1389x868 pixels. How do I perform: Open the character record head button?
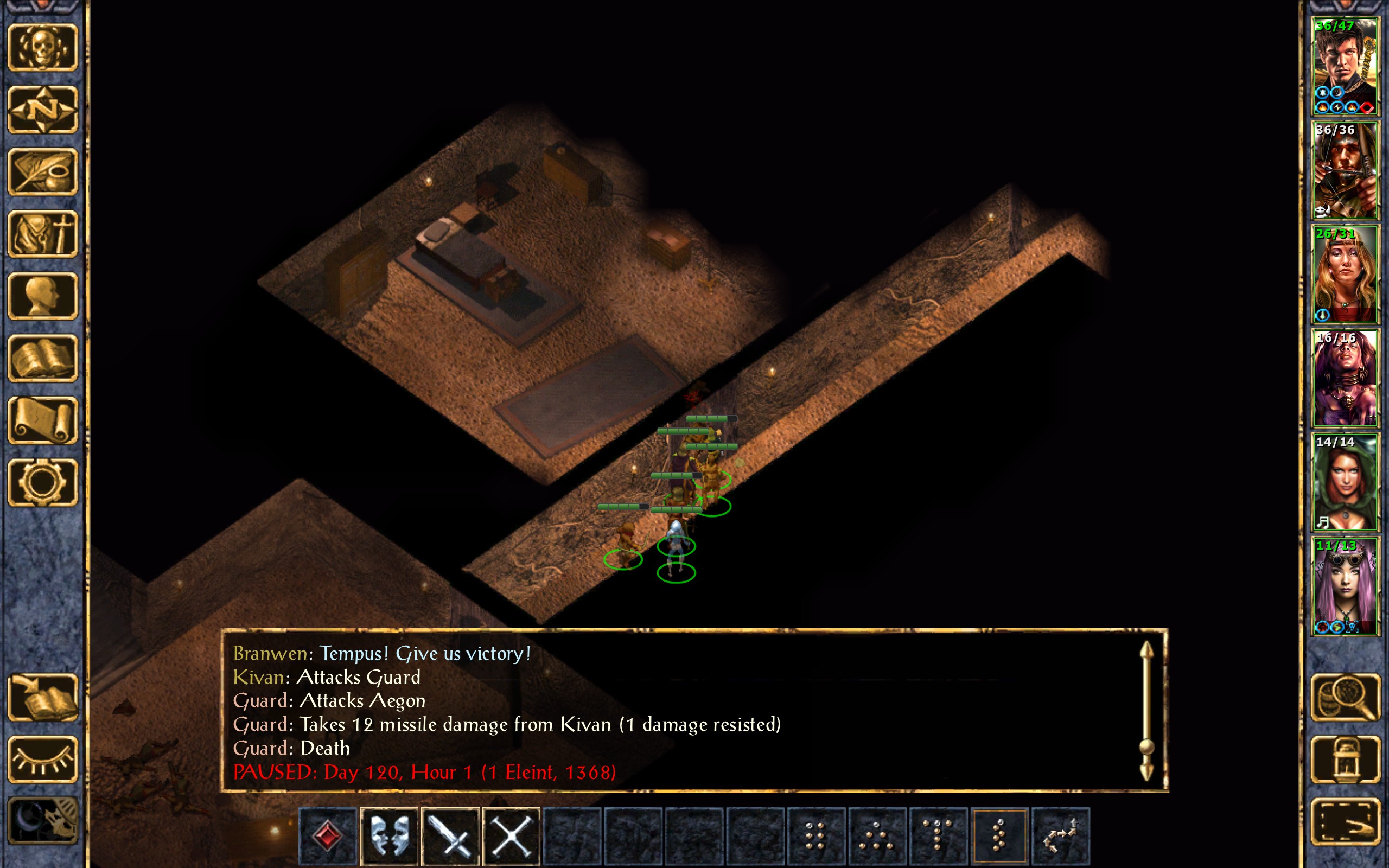coord(43,296)
